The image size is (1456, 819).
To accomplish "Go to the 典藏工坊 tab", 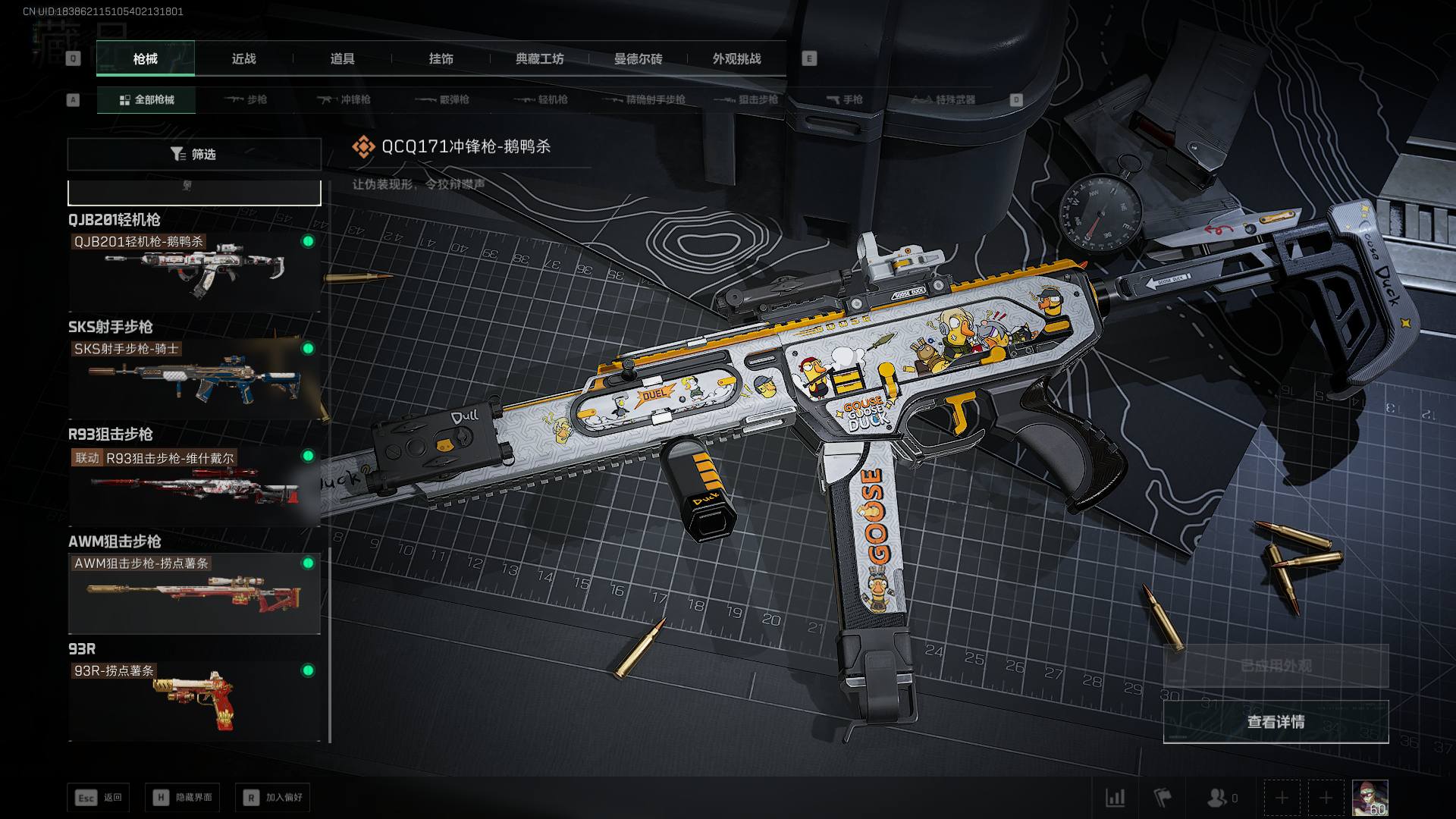I will click(x=539, y=59).
